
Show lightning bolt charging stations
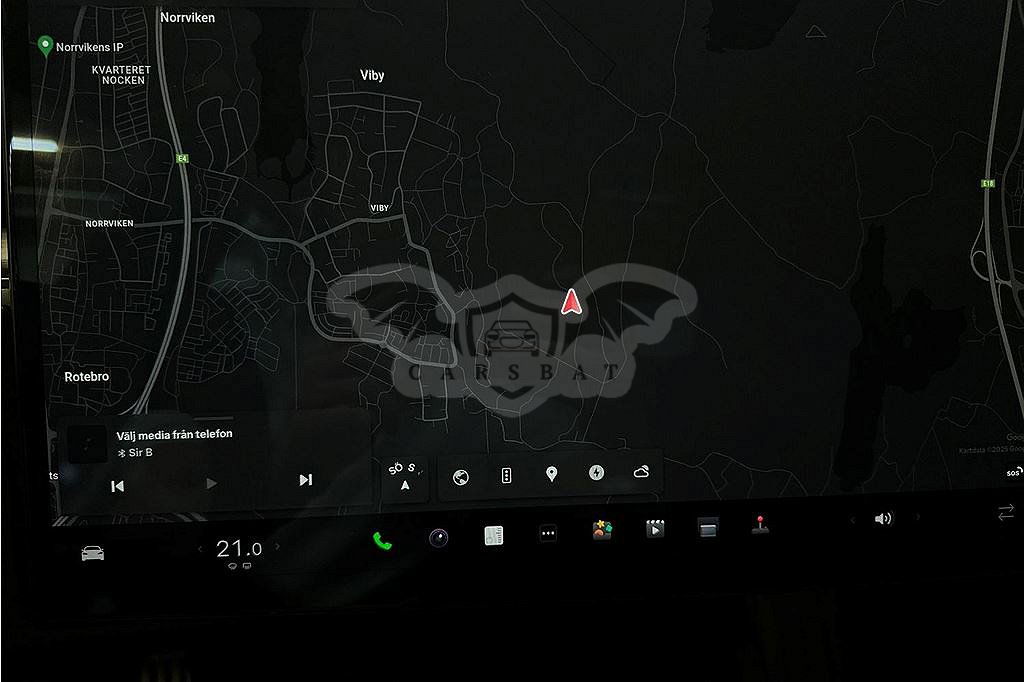[596, 473]
